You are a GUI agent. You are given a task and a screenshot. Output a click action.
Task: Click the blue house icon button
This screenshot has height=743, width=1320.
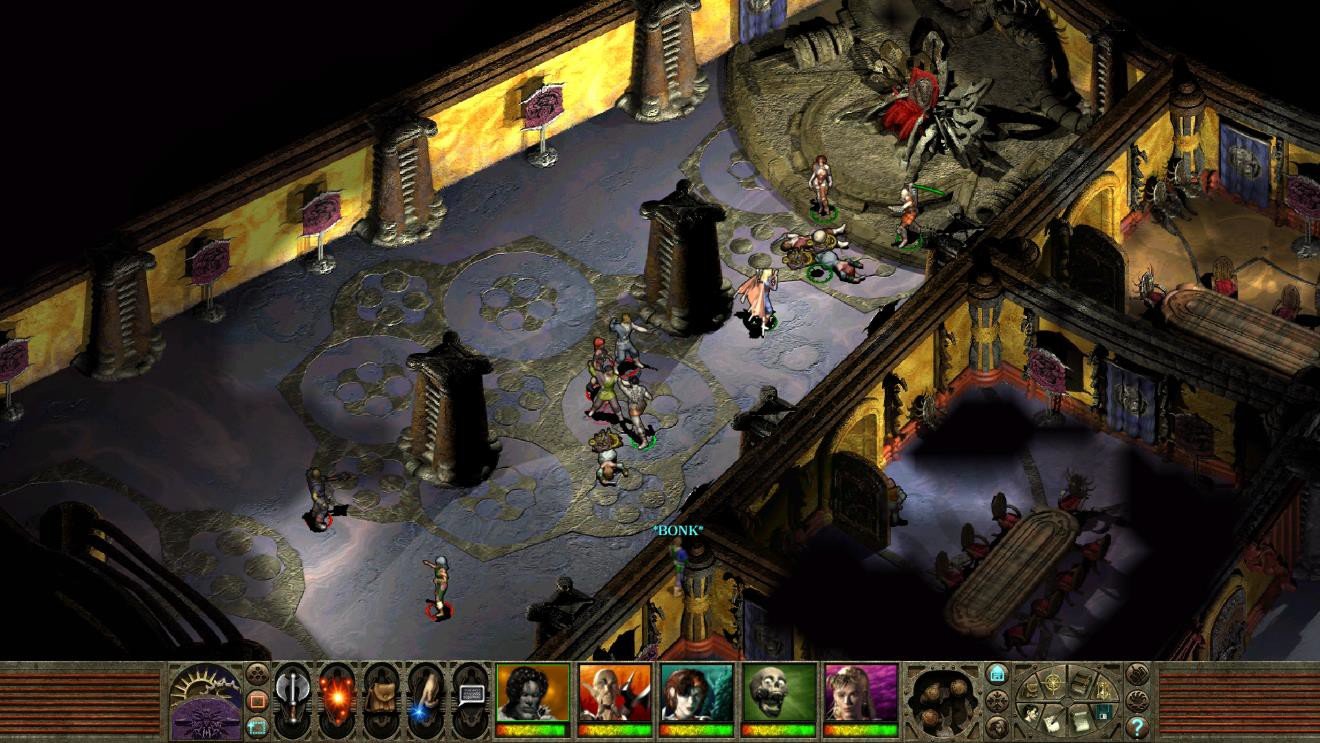coord(997,673)
